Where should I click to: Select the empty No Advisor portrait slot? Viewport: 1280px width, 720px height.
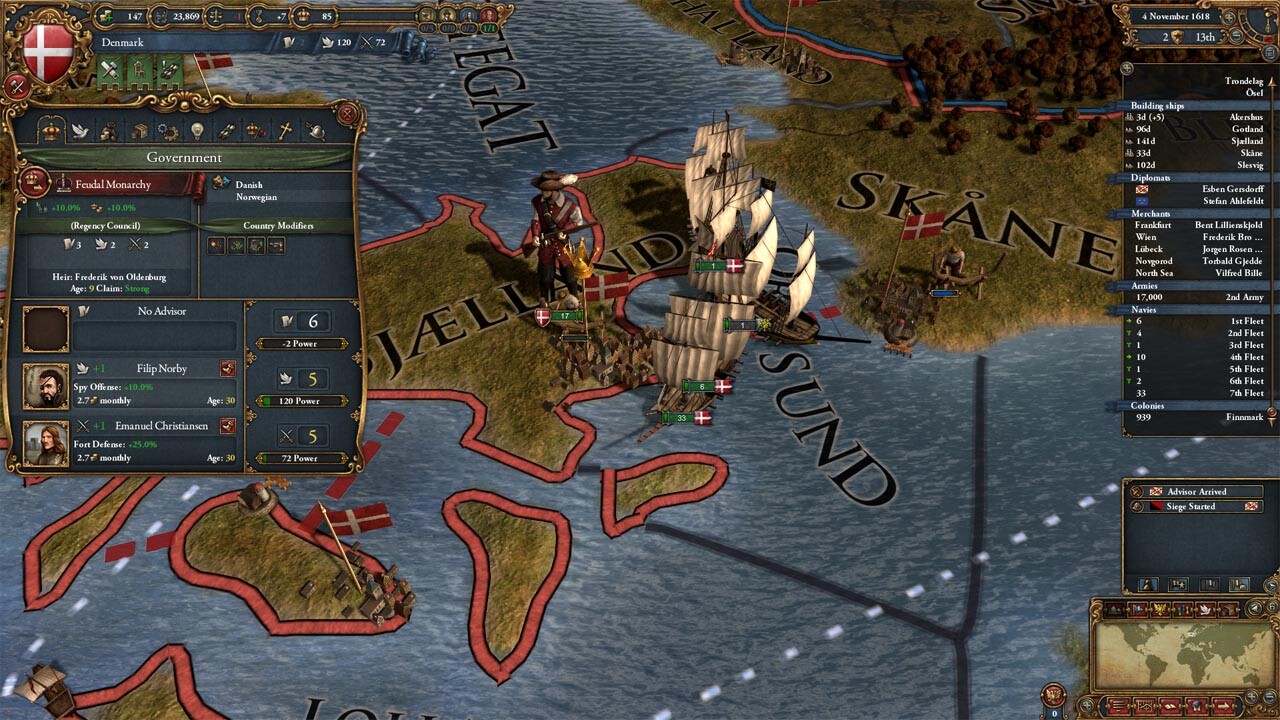[x=46, y=329]
